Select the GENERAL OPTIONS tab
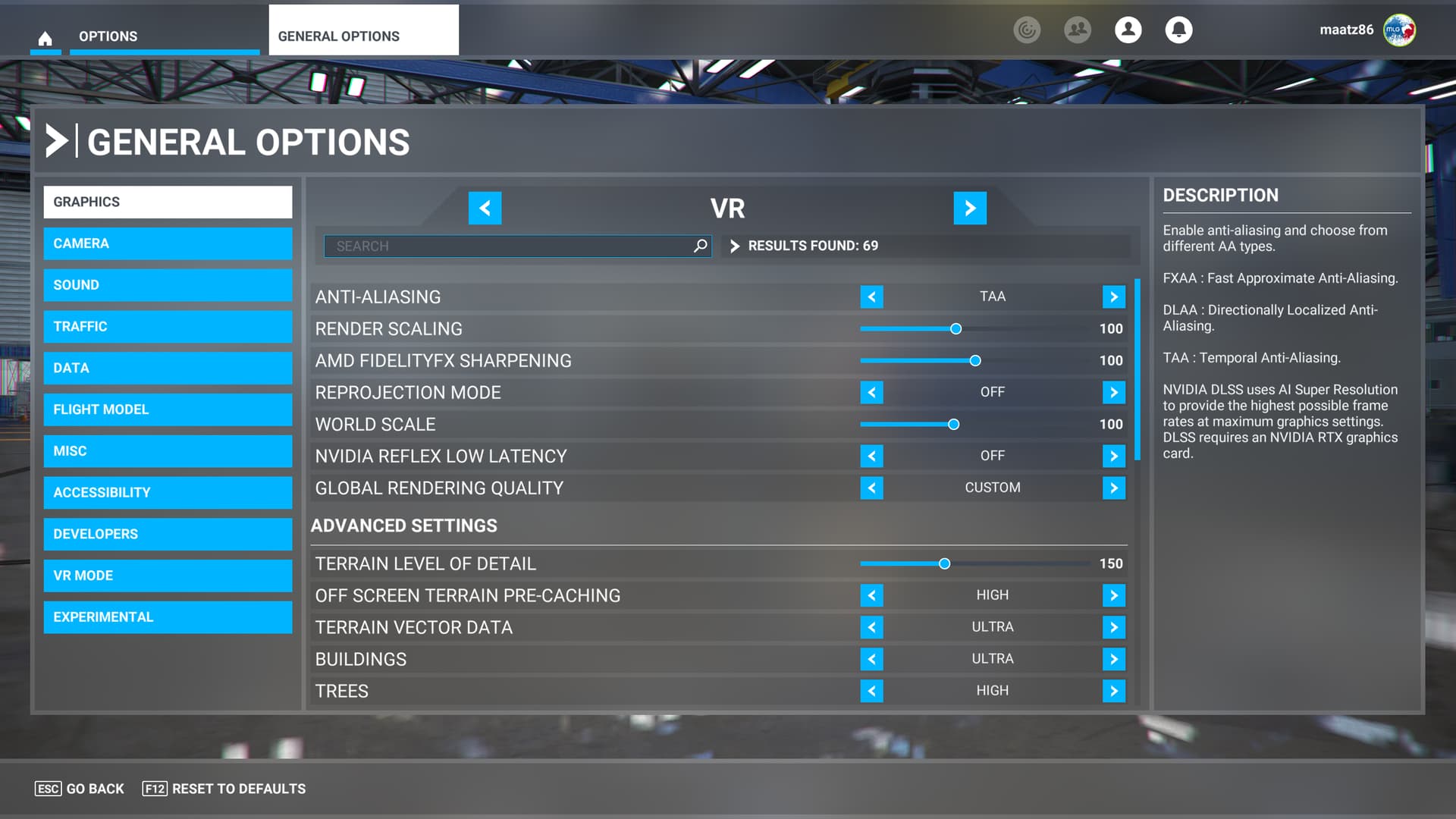 [338, 36]
